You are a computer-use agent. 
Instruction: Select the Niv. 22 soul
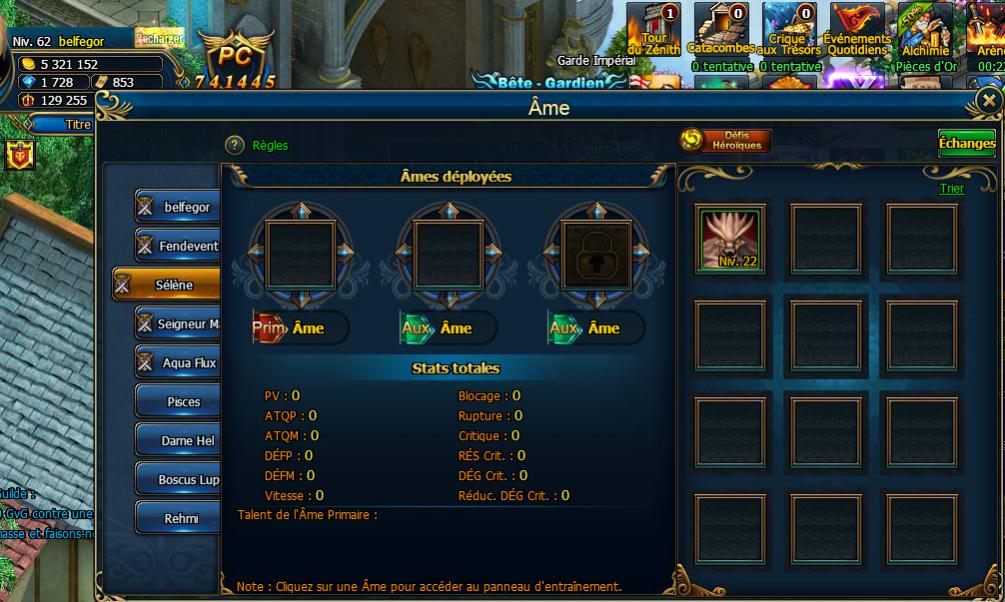(731, 239)
